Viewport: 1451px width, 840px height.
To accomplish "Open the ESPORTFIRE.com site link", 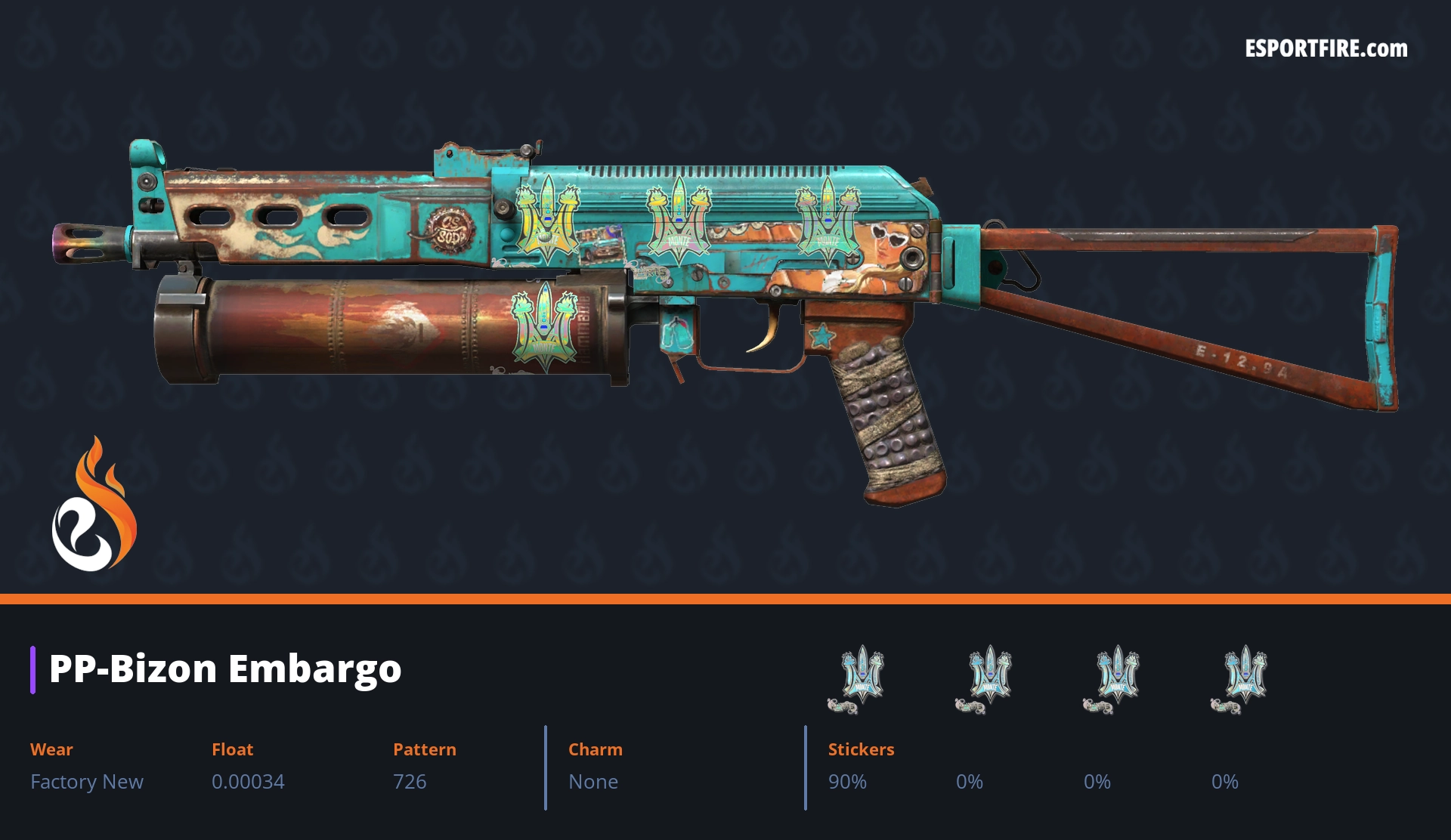I will tap(1326, 49).
